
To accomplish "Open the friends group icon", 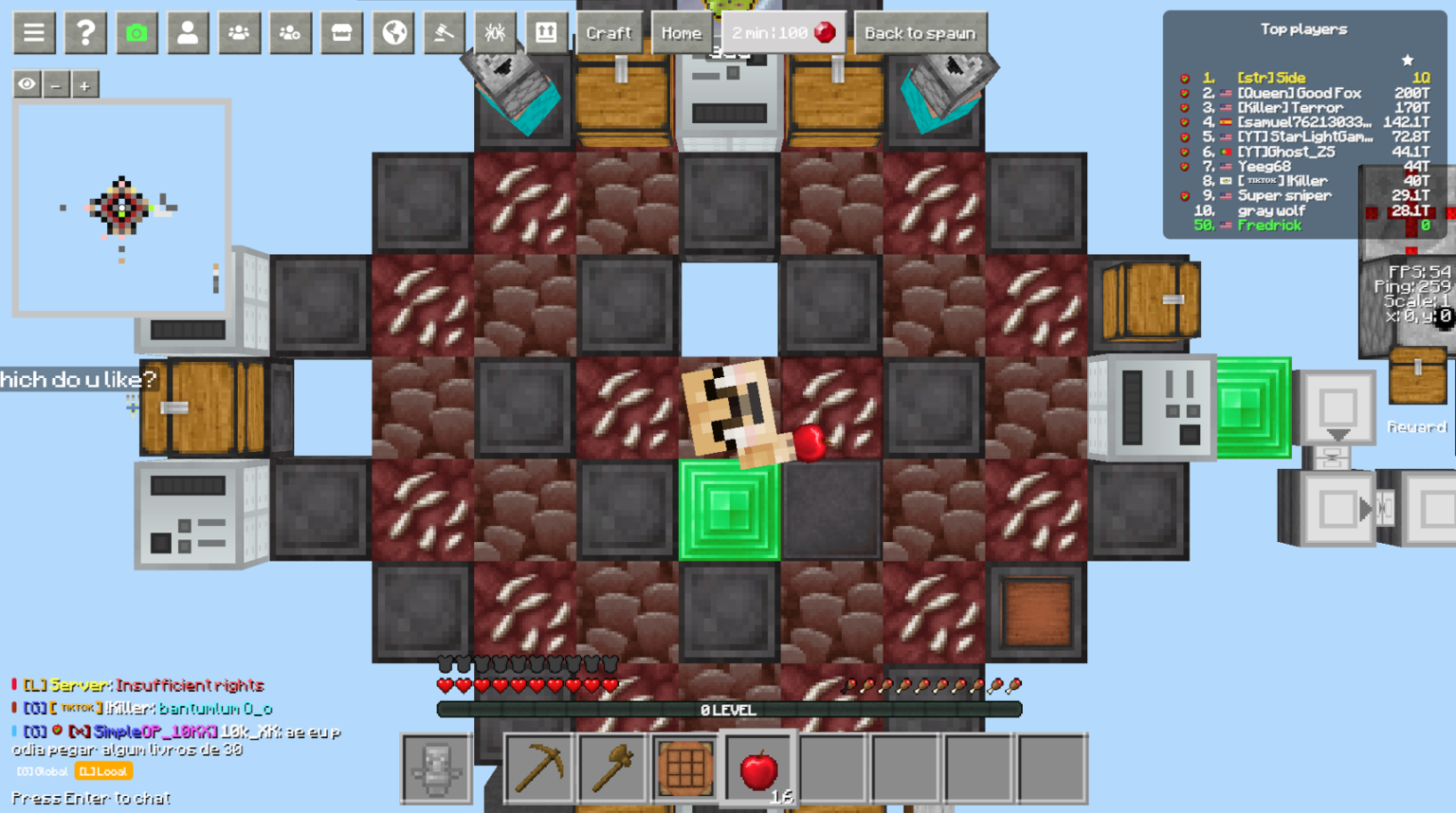I will click(240, 32).
